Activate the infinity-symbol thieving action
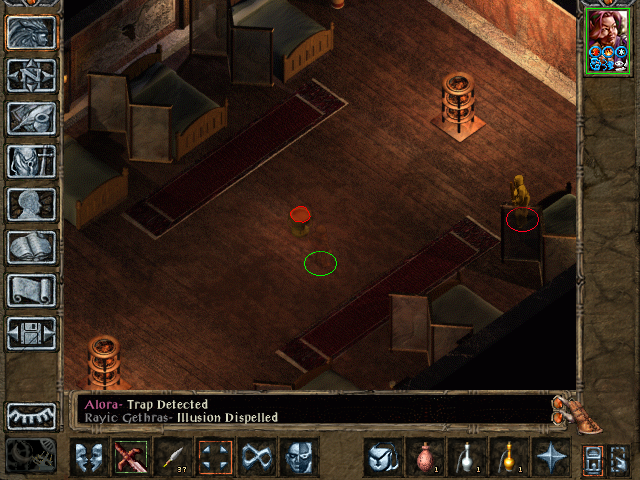The height and width of the screenshot is (480, 640). coord(258,458)
